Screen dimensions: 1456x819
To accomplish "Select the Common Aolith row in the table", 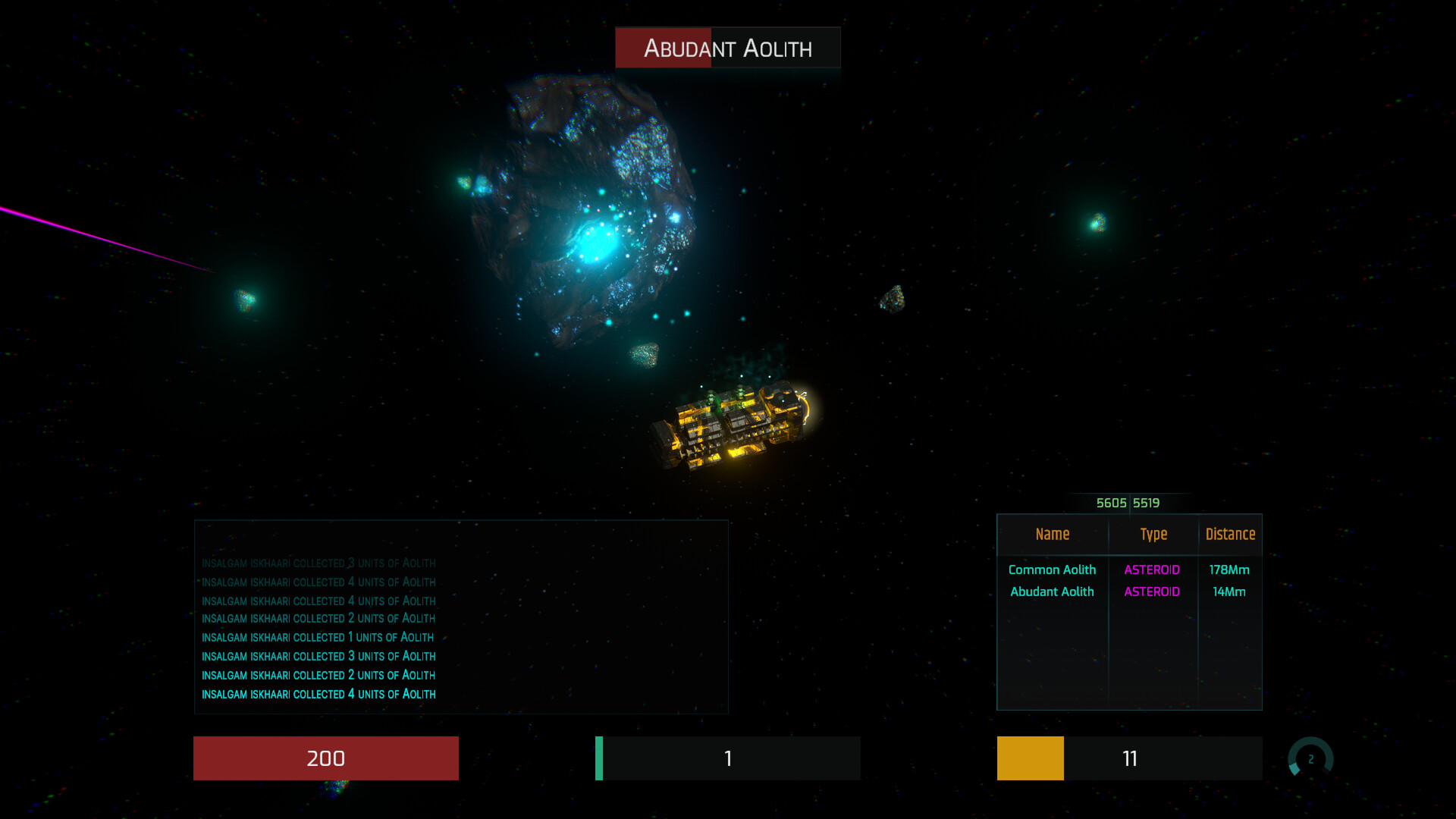I will [x=1053, y=570].
